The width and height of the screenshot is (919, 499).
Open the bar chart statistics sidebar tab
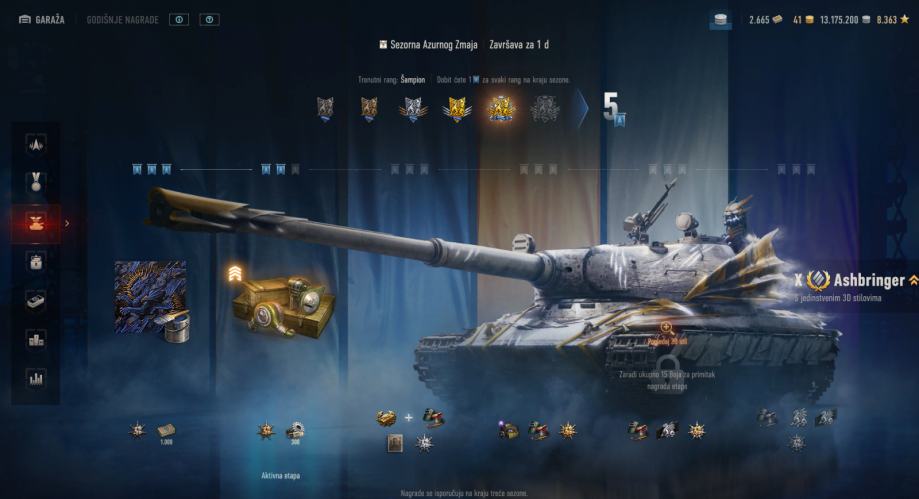point(36,379)
